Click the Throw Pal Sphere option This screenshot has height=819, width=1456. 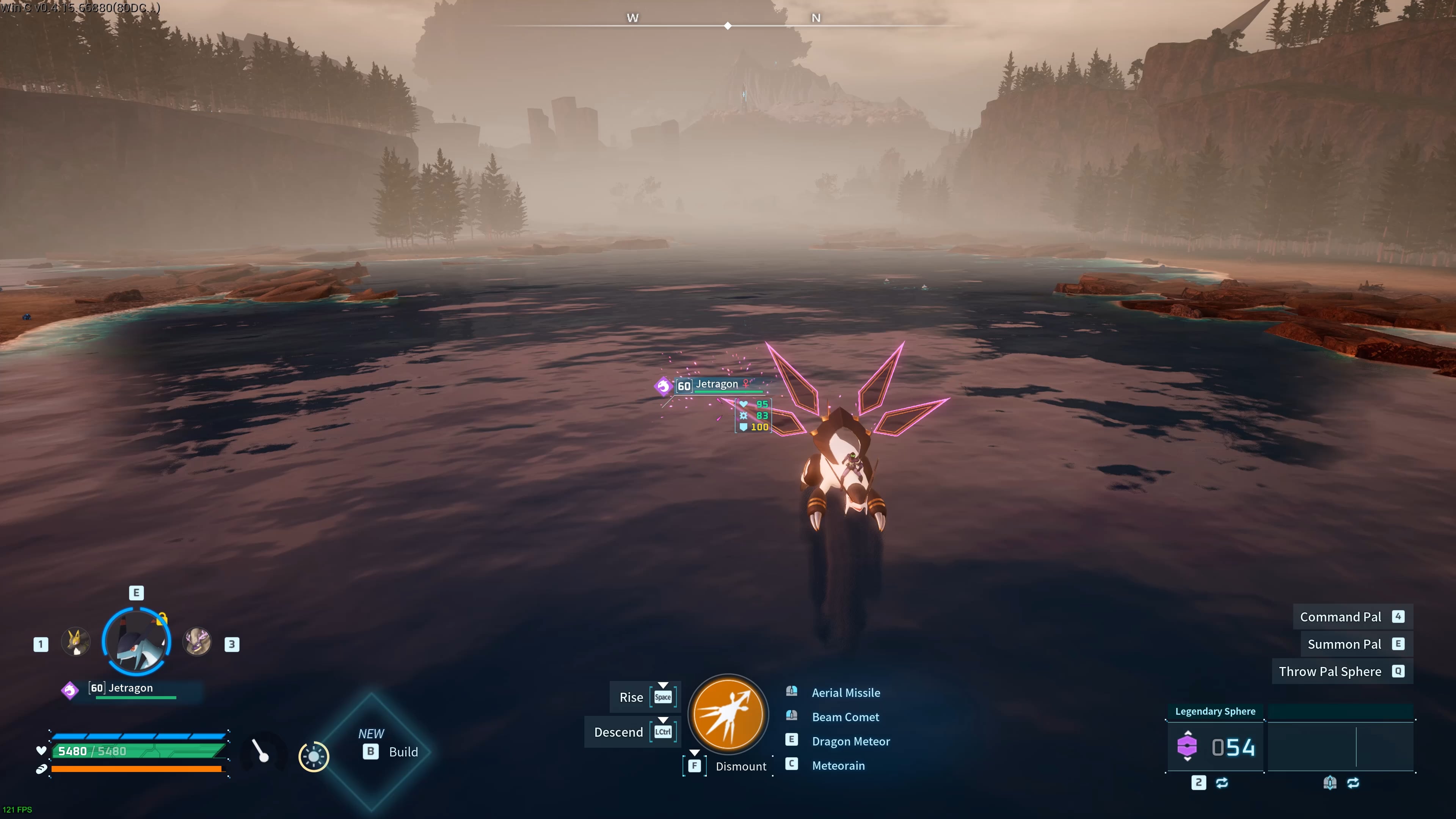[x=1330, y=672]
